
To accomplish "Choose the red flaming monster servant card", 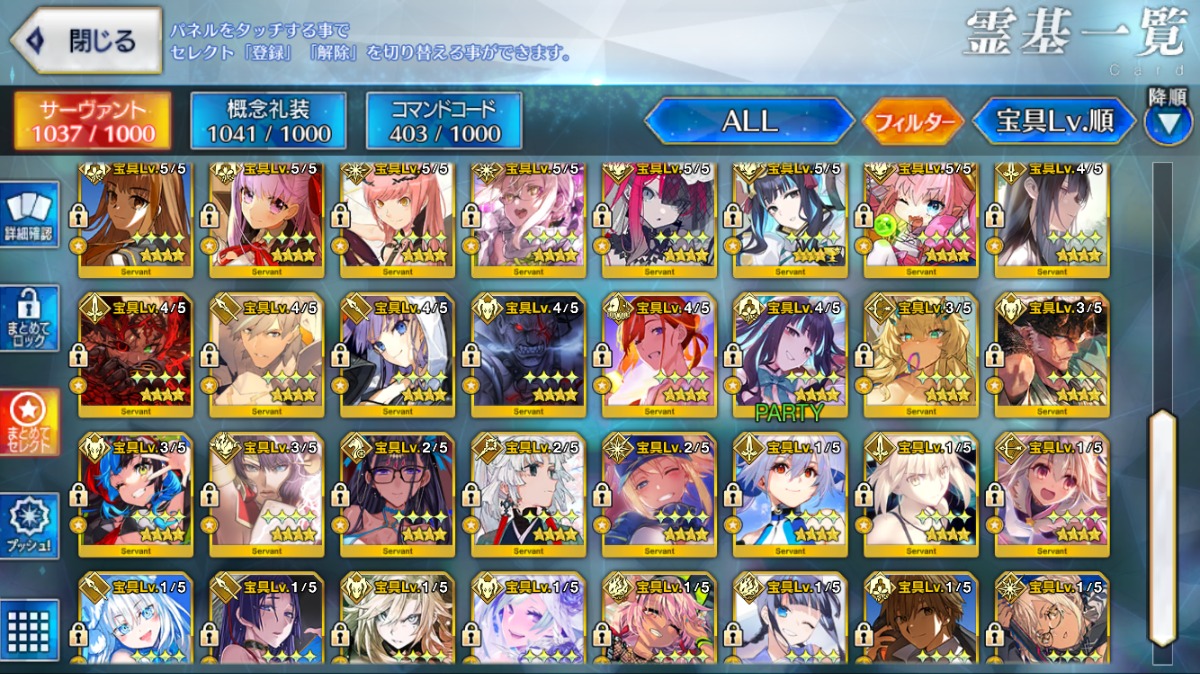I will [x=136, y=355].
